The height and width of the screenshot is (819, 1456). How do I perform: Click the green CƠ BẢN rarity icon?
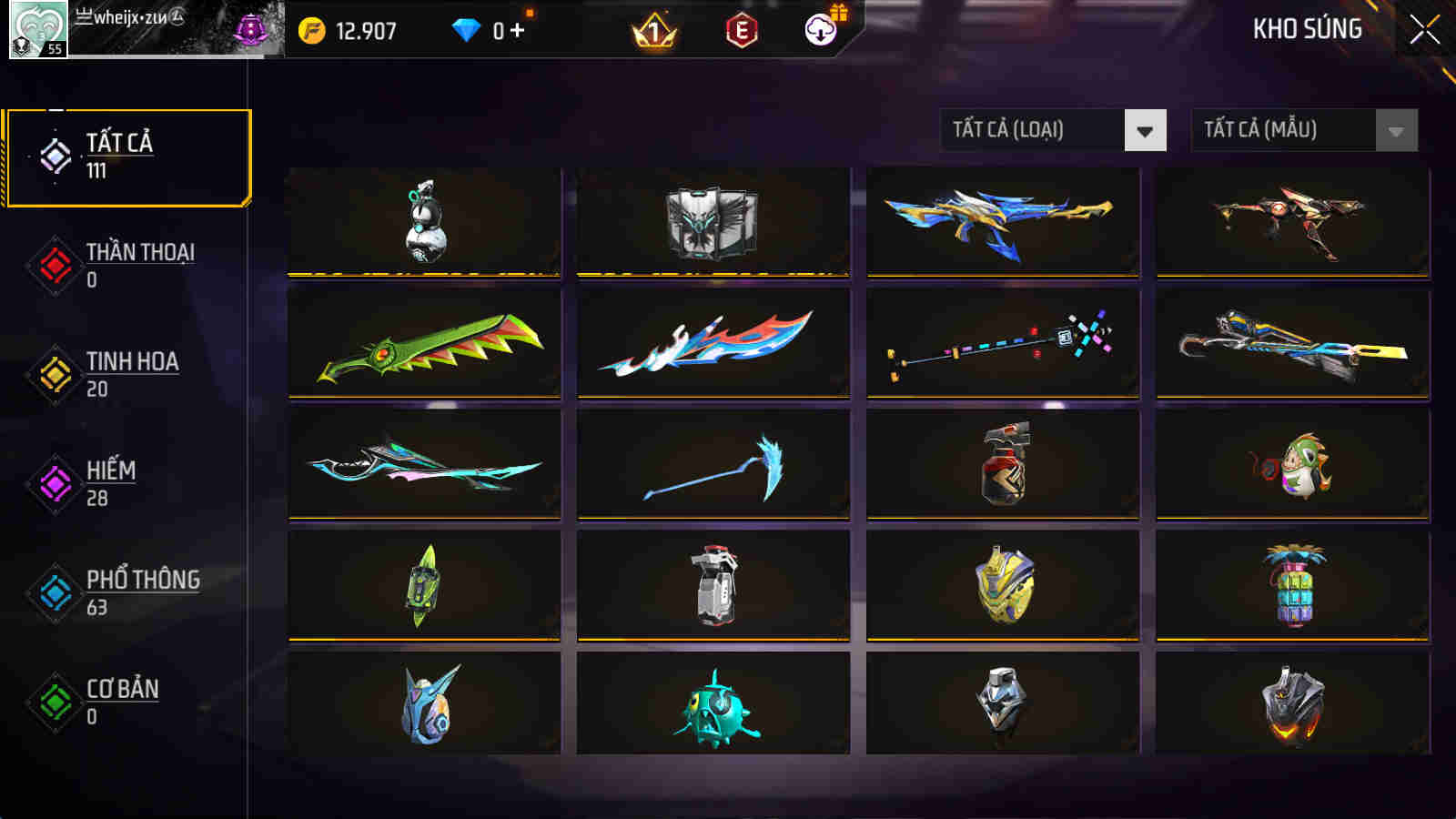point(55,703)
